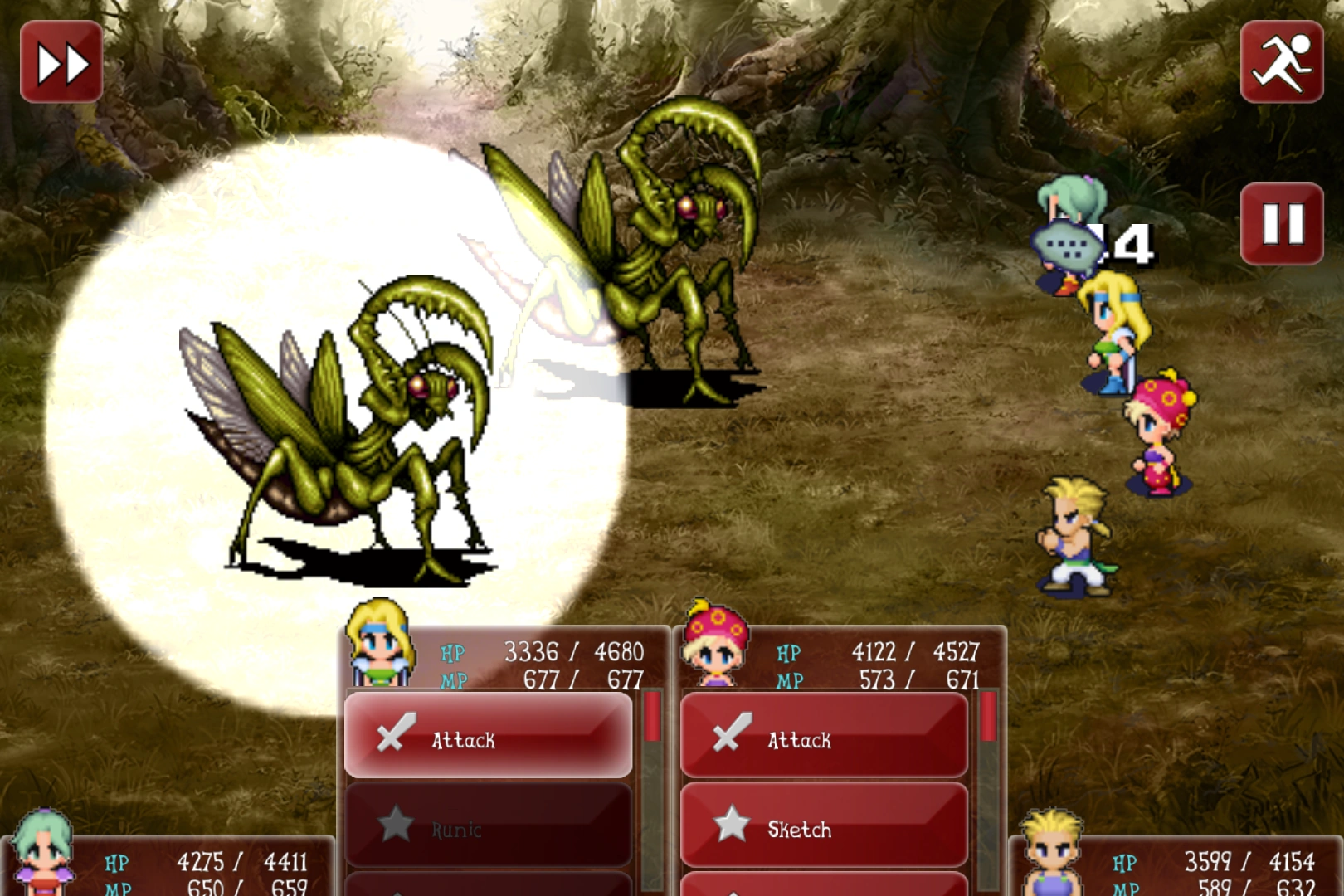
Task: Tap the star icon on the Runic command
Action: coord(397,825)
